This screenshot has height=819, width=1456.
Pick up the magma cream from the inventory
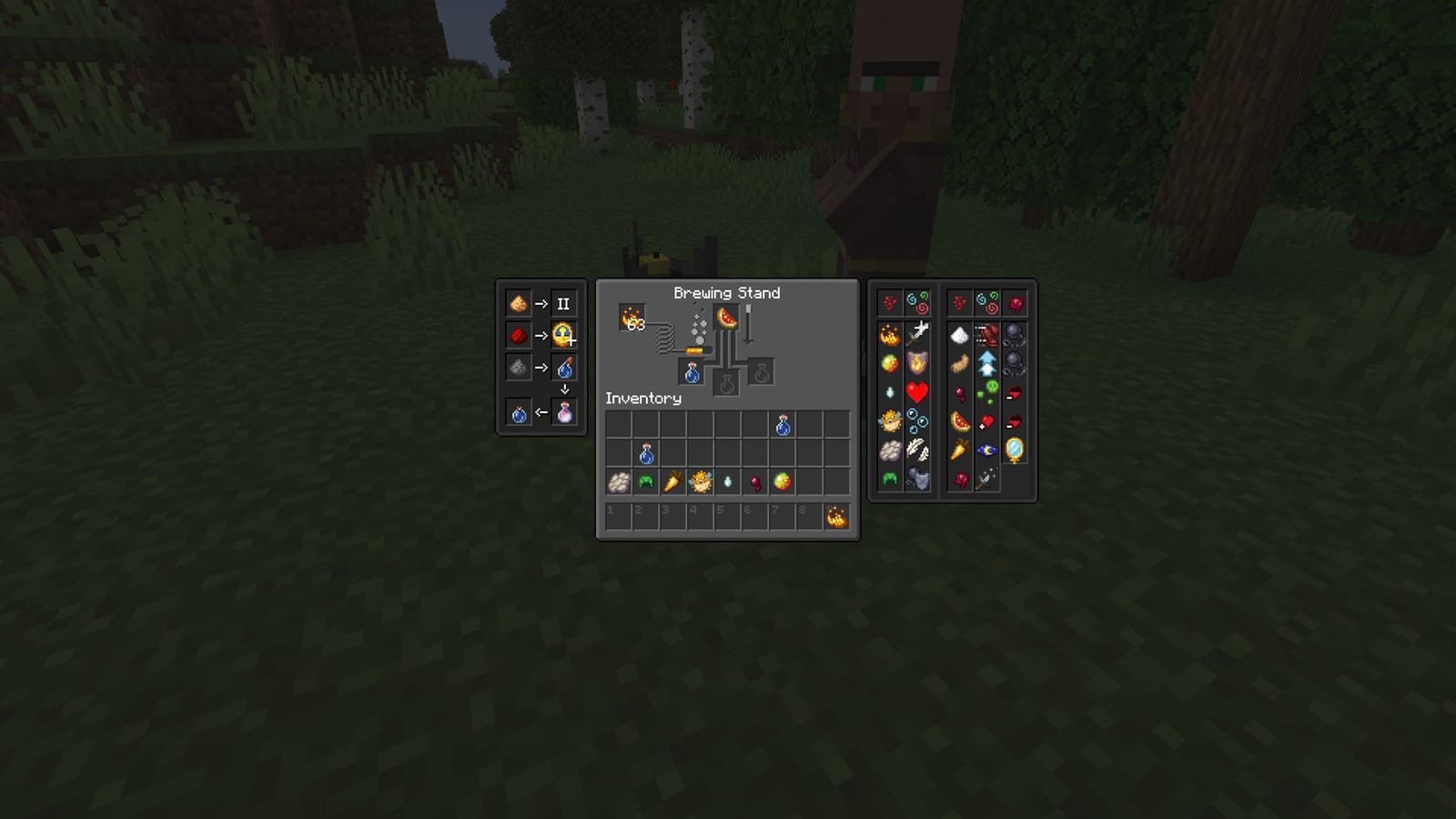783,481
